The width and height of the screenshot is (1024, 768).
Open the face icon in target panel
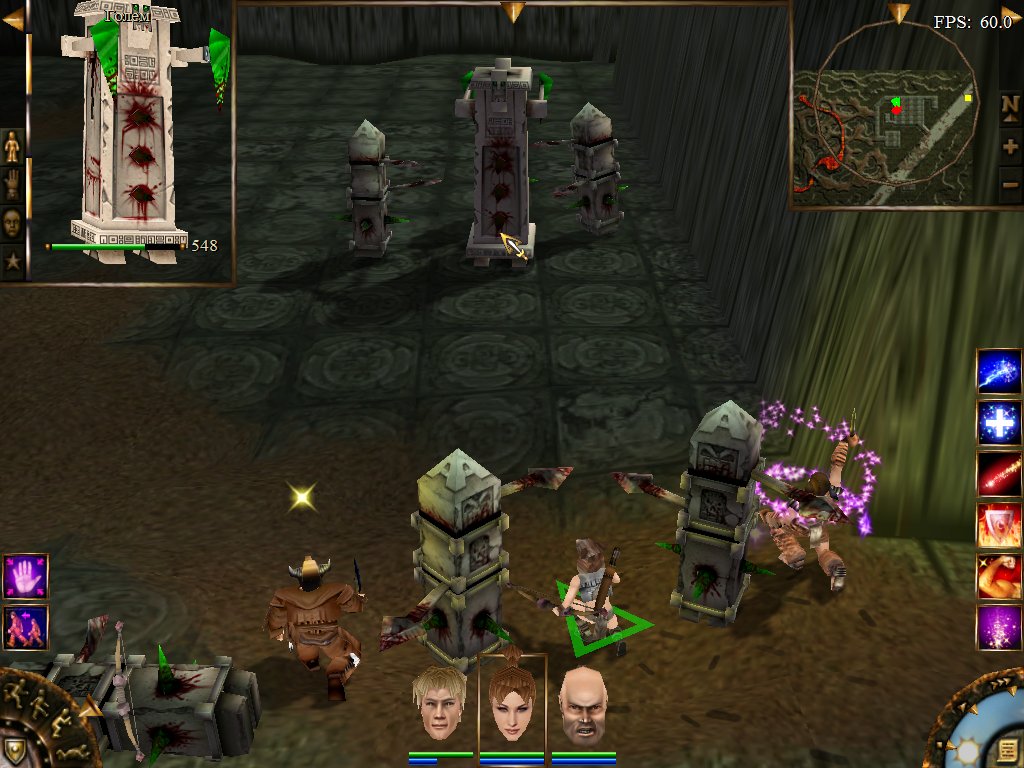tap(12, 222)
